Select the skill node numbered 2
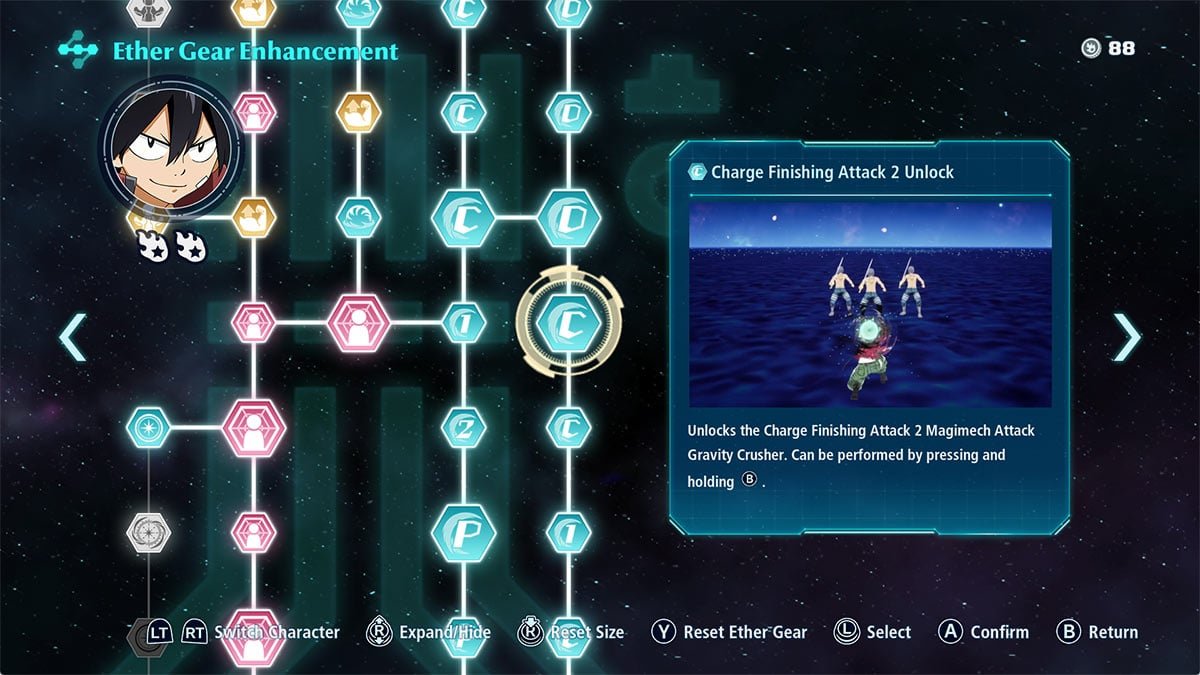The width and height of the screenshot is (1200, 675). 463,428
